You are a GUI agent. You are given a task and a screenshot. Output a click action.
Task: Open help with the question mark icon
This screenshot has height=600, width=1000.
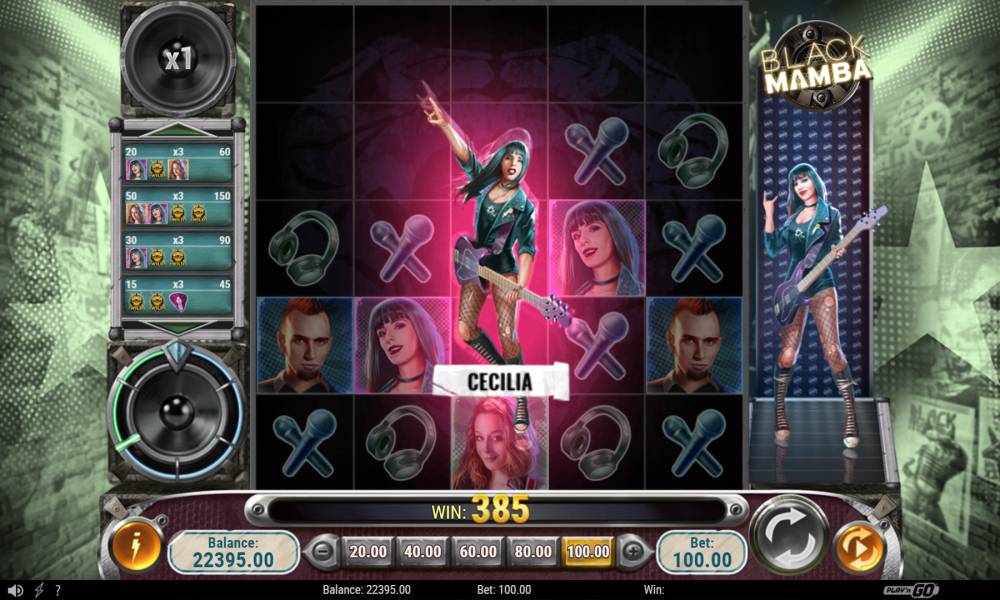[x=58, y=590]
